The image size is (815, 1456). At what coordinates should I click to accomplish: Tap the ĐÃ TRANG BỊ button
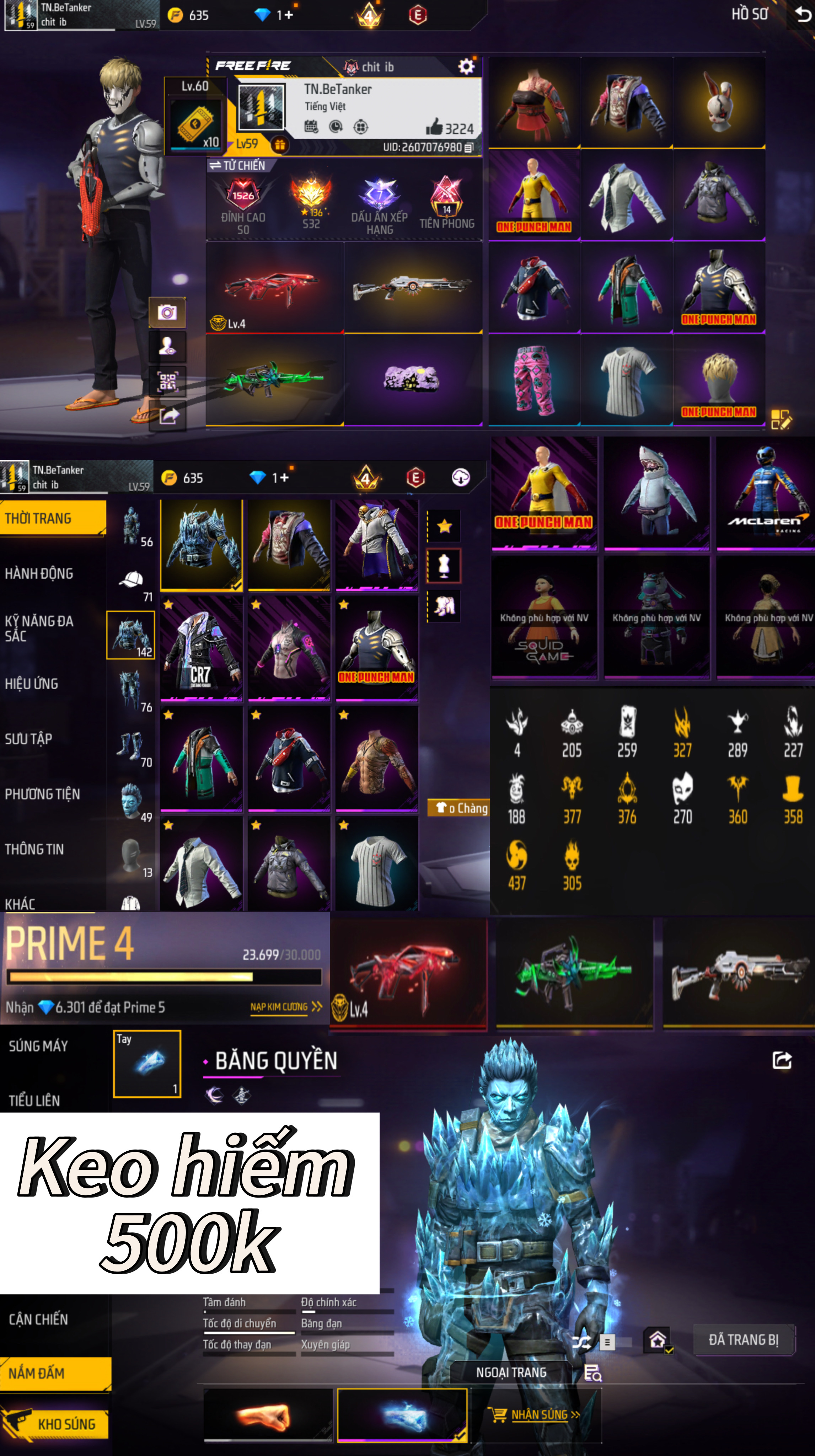coord(743,1339)
